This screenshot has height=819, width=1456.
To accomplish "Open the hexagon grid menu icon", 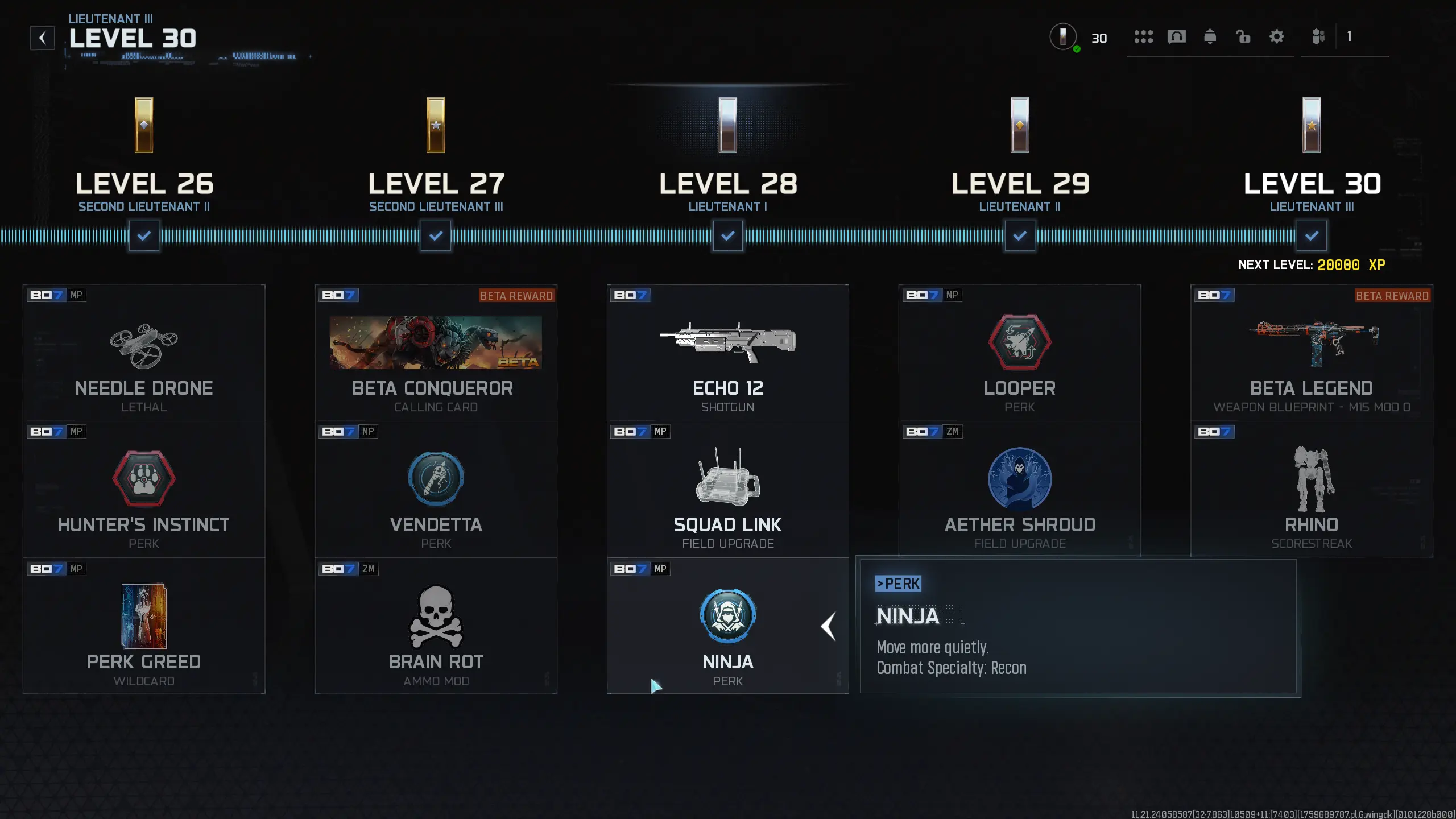I will click(x=1144, y=36).
